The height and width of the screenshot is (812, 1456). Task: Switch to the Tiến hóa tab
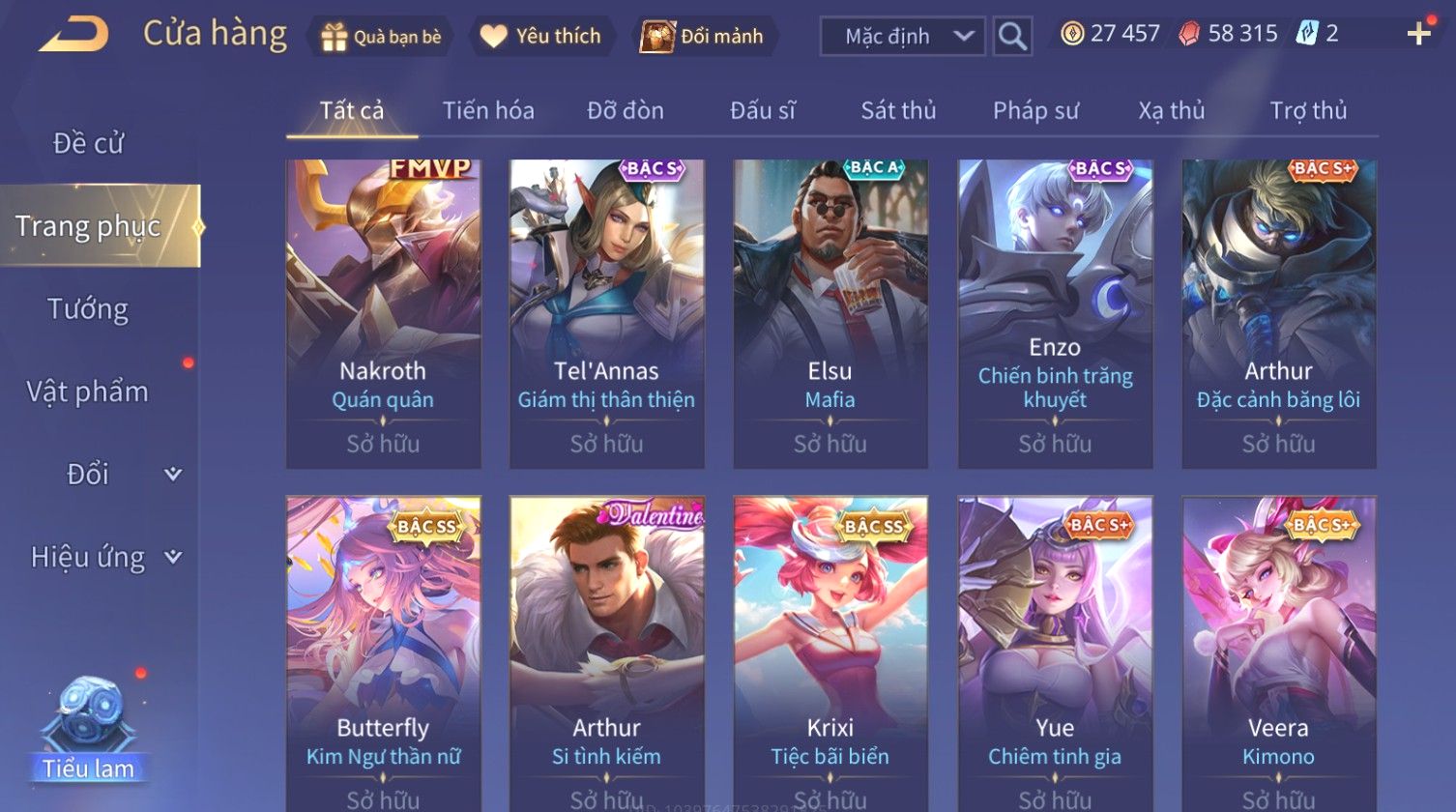[x=488, y=111]
